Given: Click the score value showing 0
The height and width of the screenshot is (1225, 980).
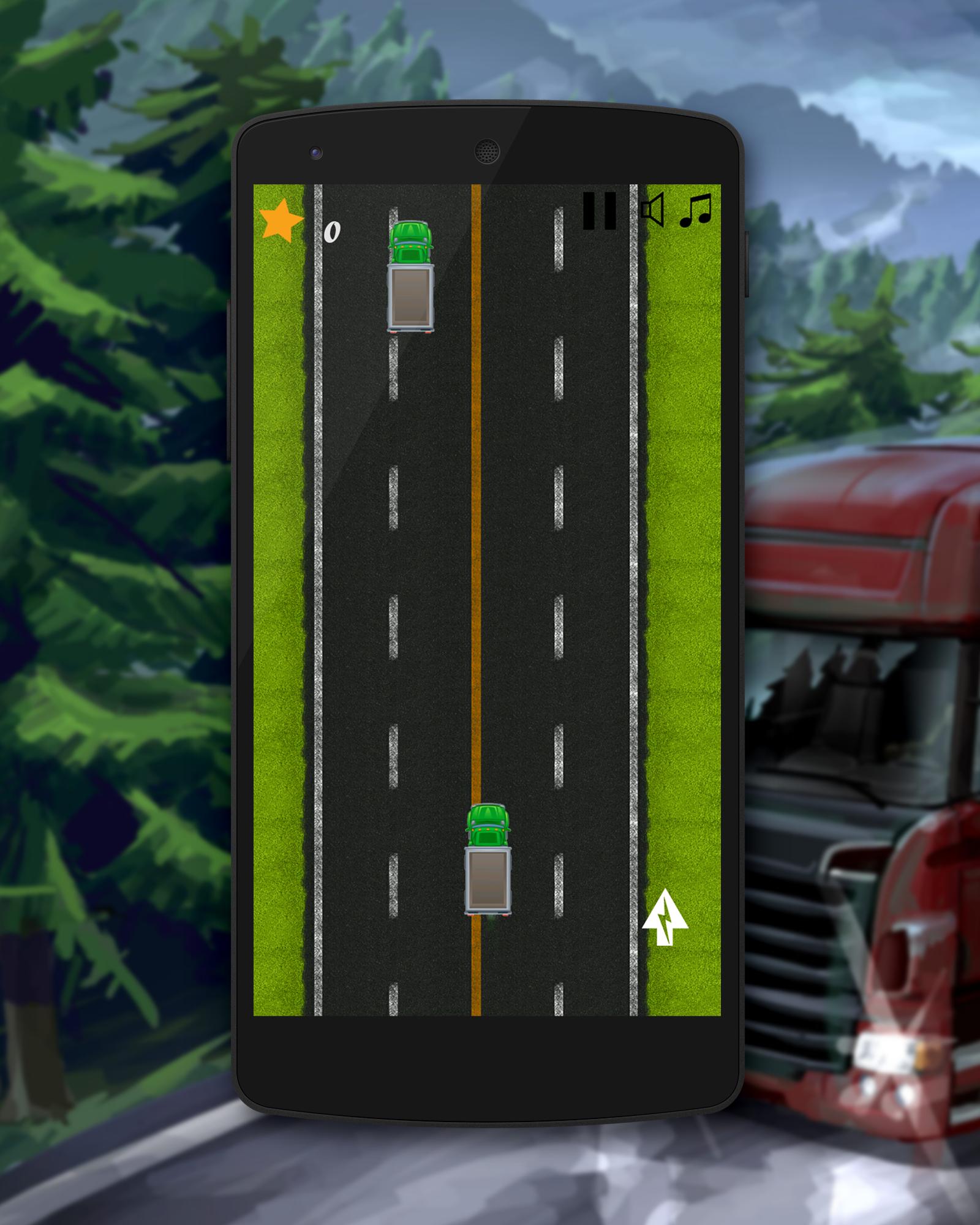Looking at the screenshot, I should 332,233.
